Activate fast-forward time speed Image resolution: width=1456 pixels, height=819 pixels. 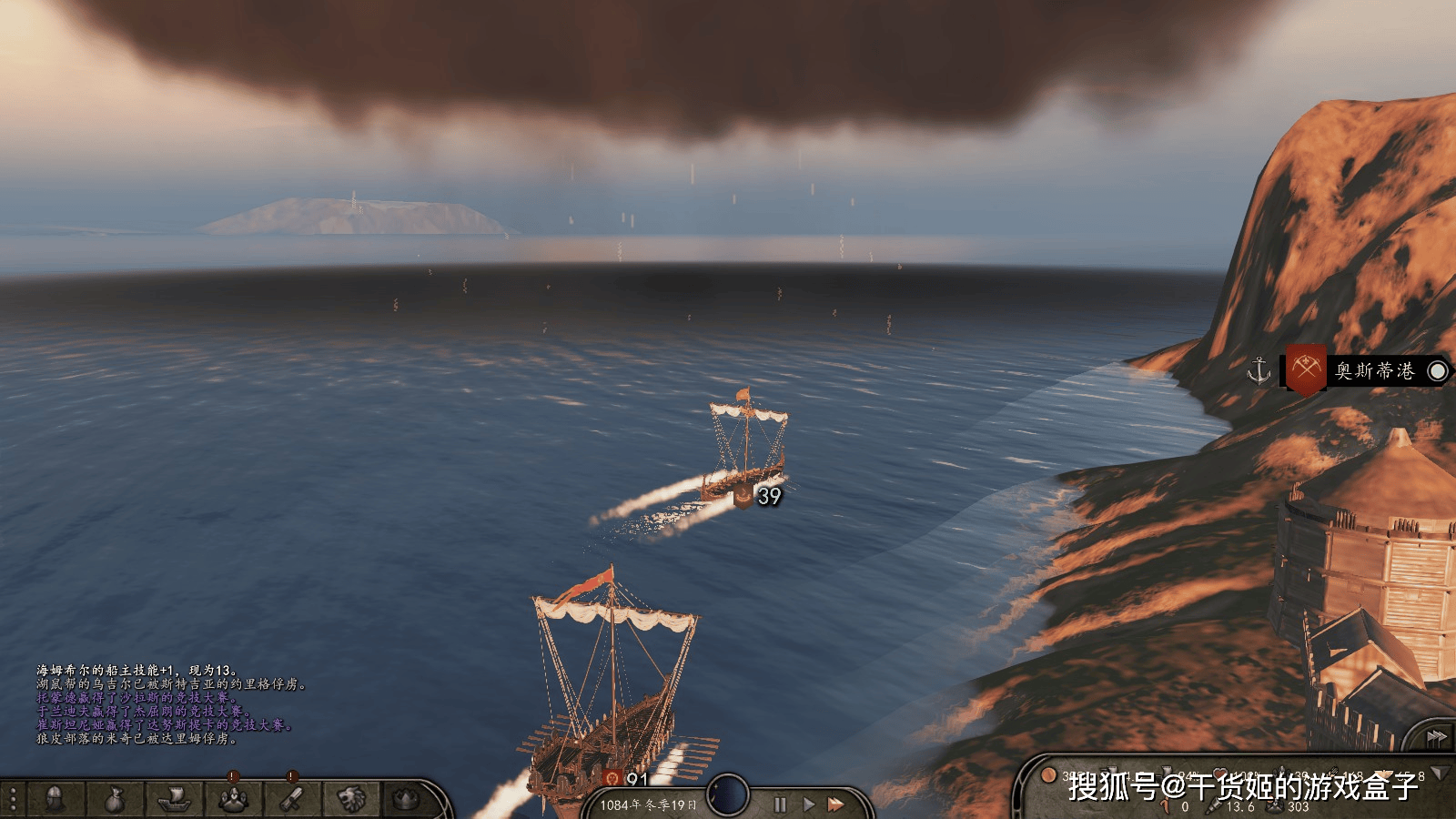point(835,804)
